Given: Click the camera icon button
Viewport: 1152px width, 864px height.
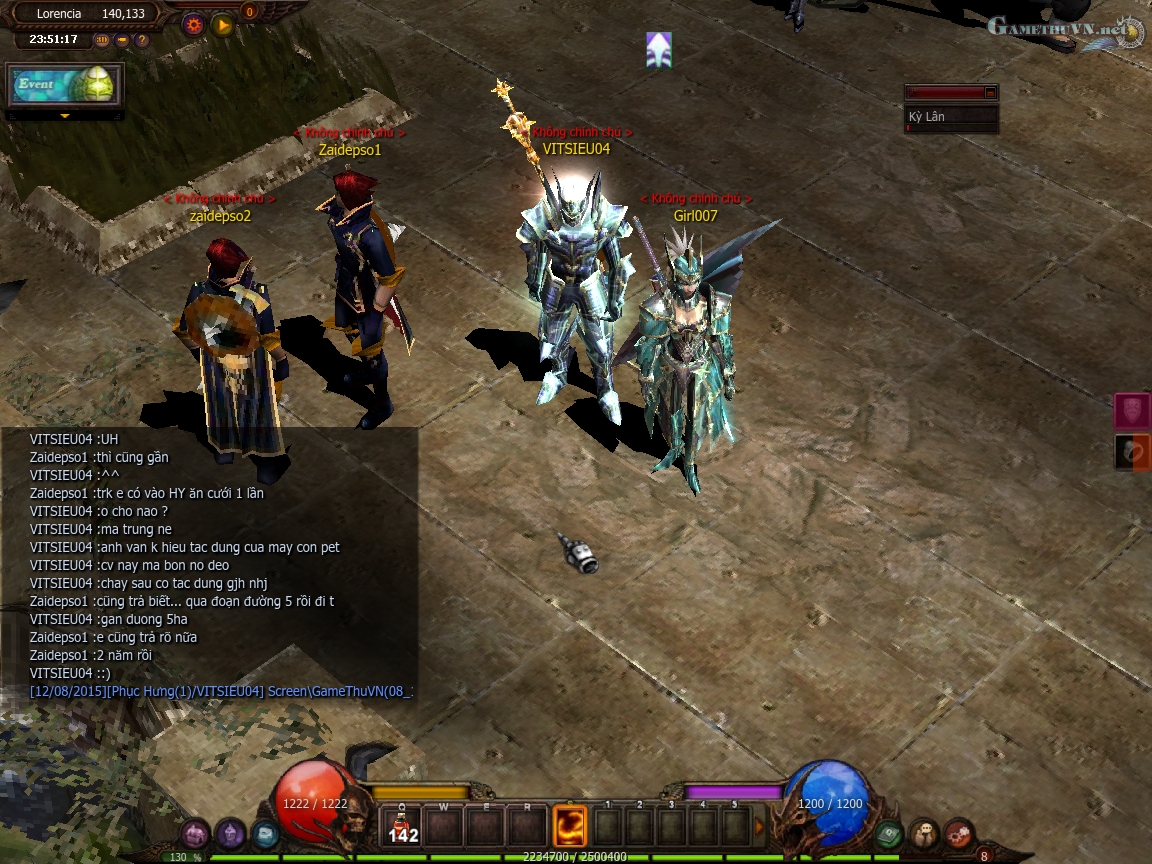Looking at the screenshot, I should (x=122, y=40).
